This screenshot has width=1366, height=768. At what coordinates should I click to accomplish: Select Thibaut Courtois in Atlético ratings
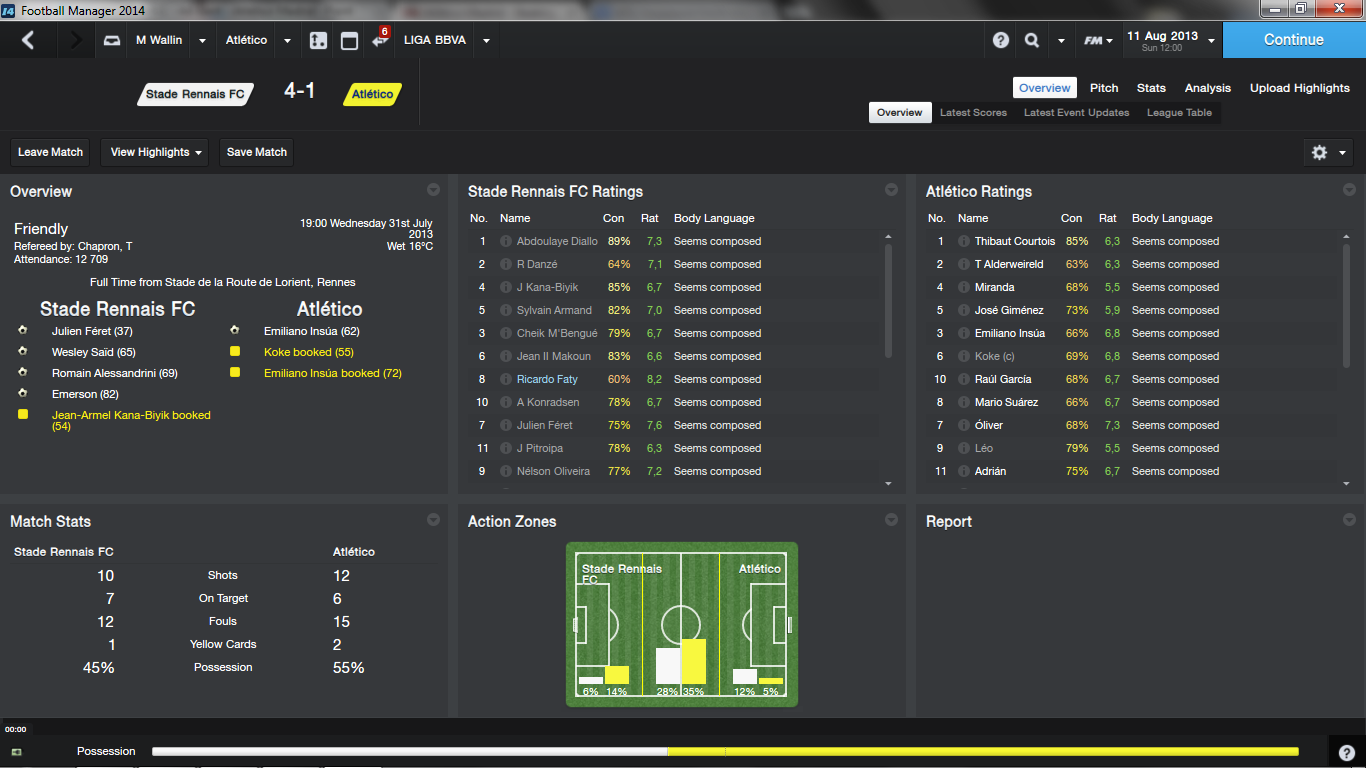pyautogui.click(x=1014, y=241)
